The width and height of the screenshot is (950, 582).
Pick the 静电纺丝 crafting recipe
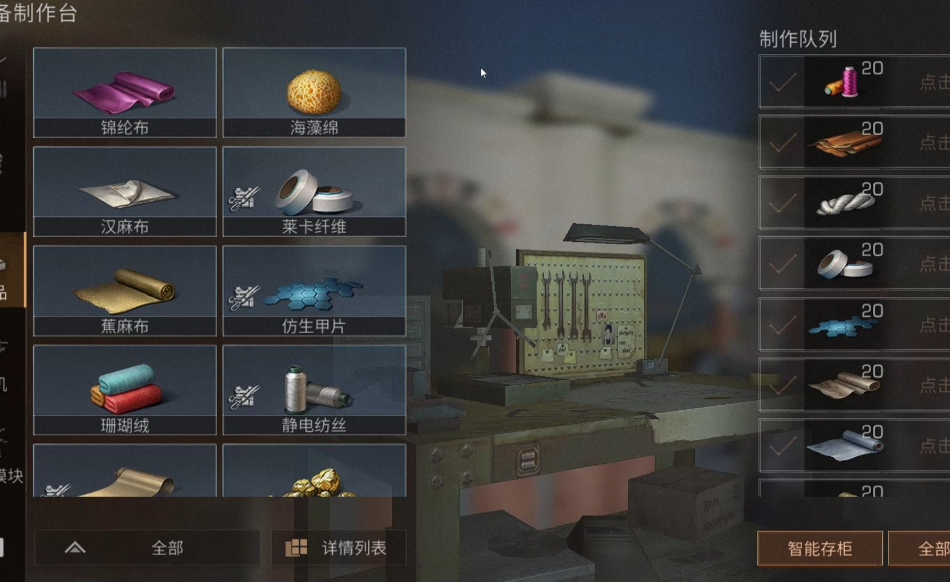[314, 389]
